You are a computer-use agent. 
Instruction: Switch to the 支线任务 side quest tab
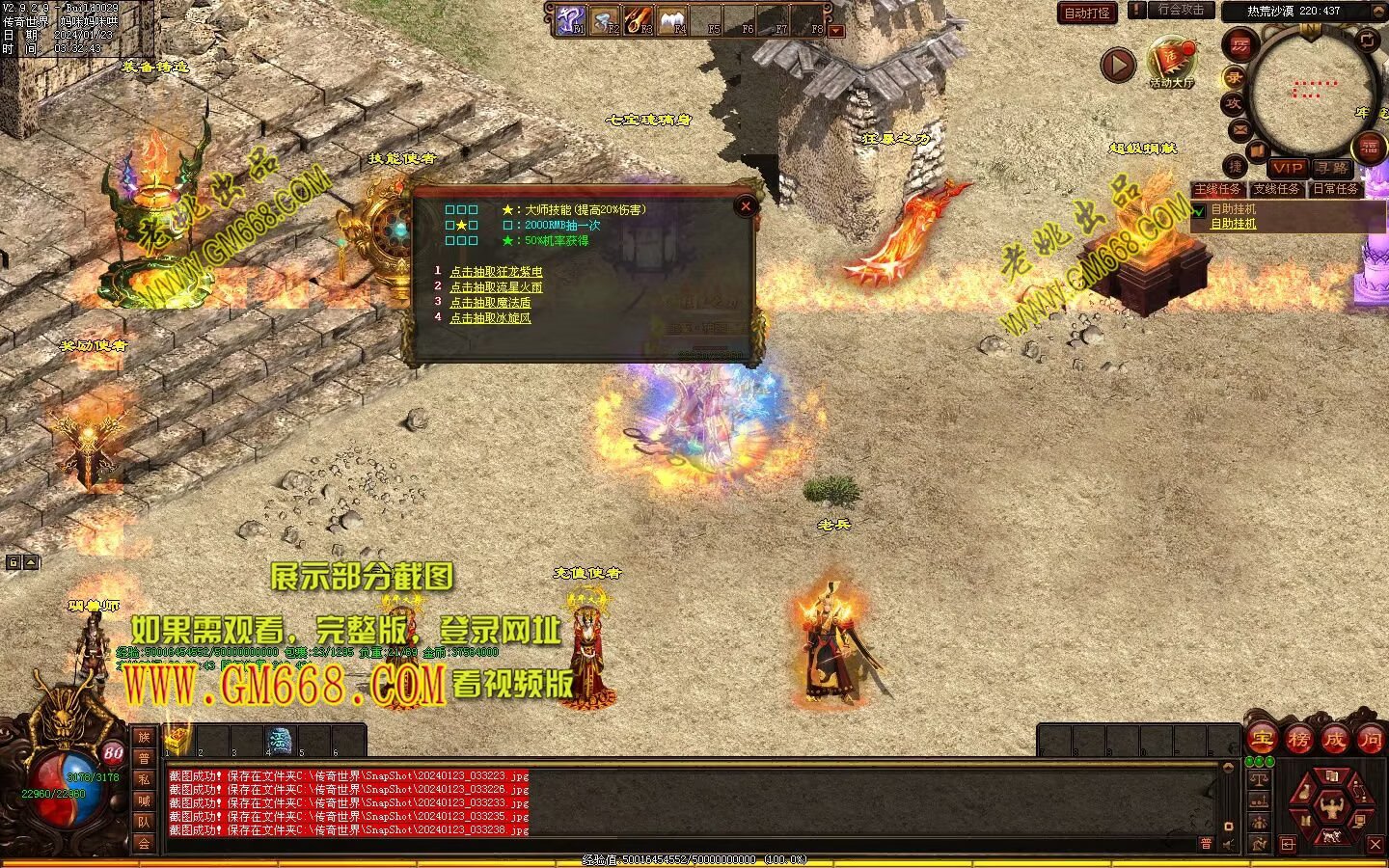(1276, 189)
